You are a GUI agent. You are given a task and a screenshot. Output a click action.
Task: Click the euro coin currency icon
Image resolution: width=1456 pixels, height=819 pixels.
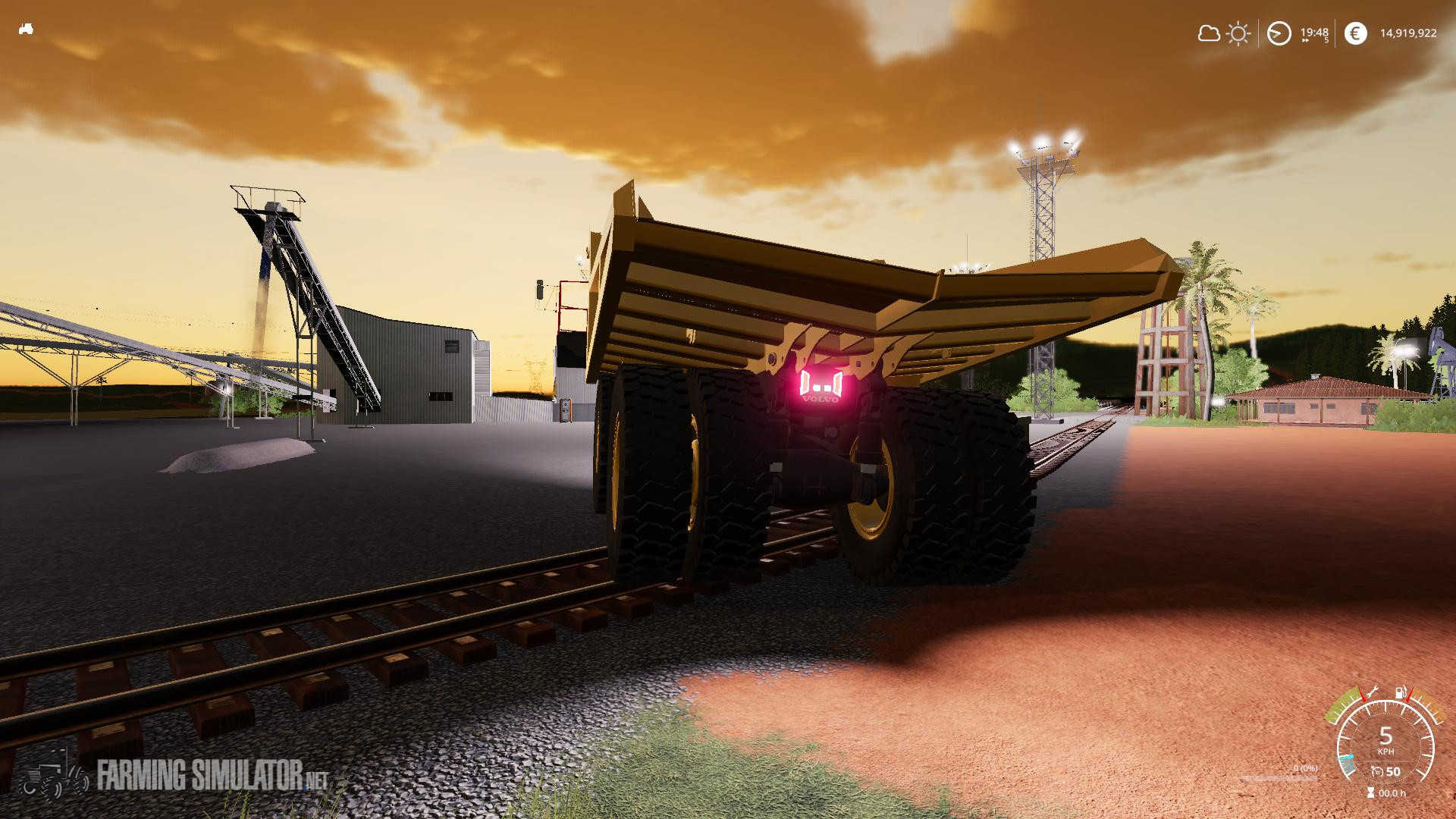pos(1357,33)
